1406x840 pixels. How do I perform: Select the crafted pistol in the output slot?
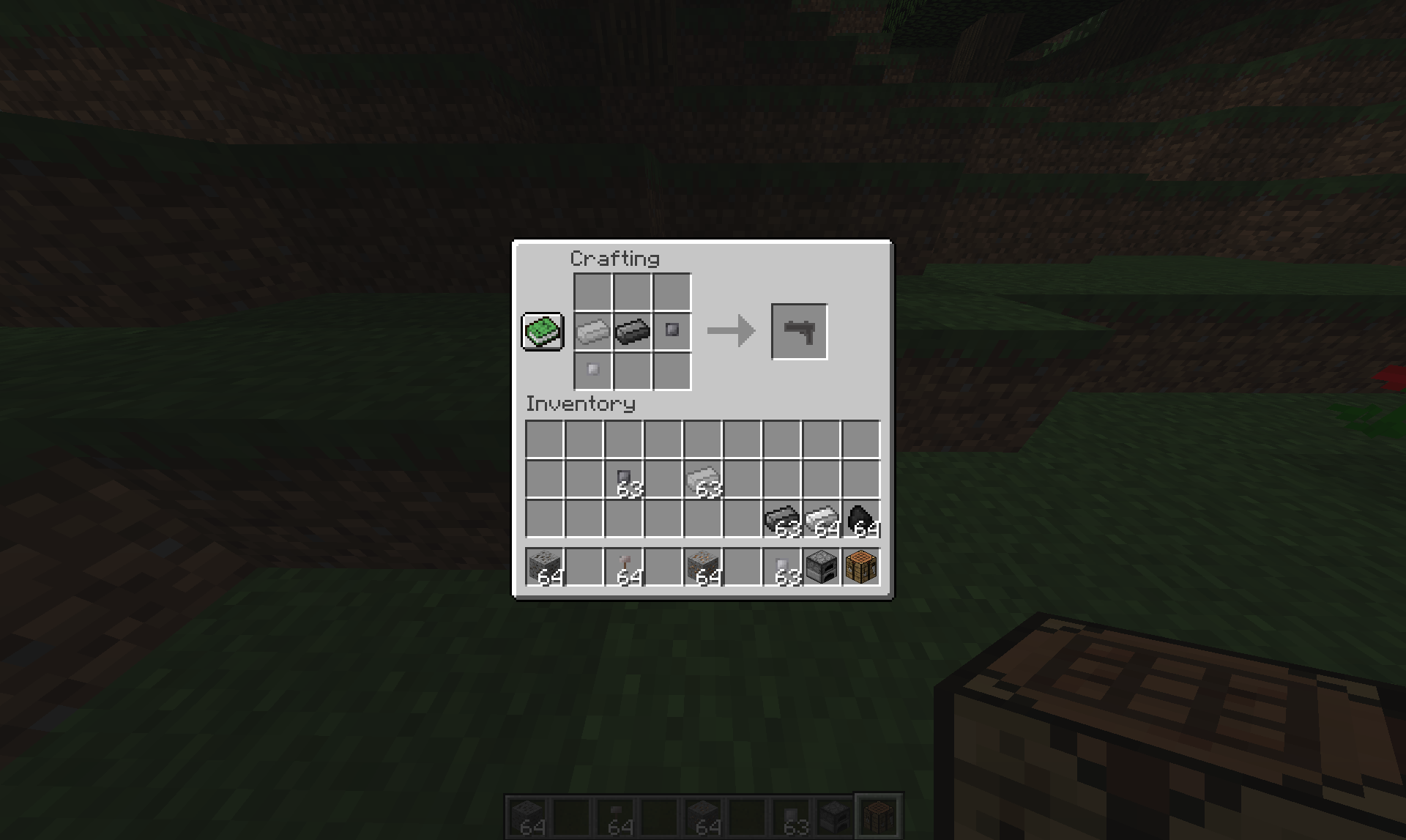(x=799, y=330)
